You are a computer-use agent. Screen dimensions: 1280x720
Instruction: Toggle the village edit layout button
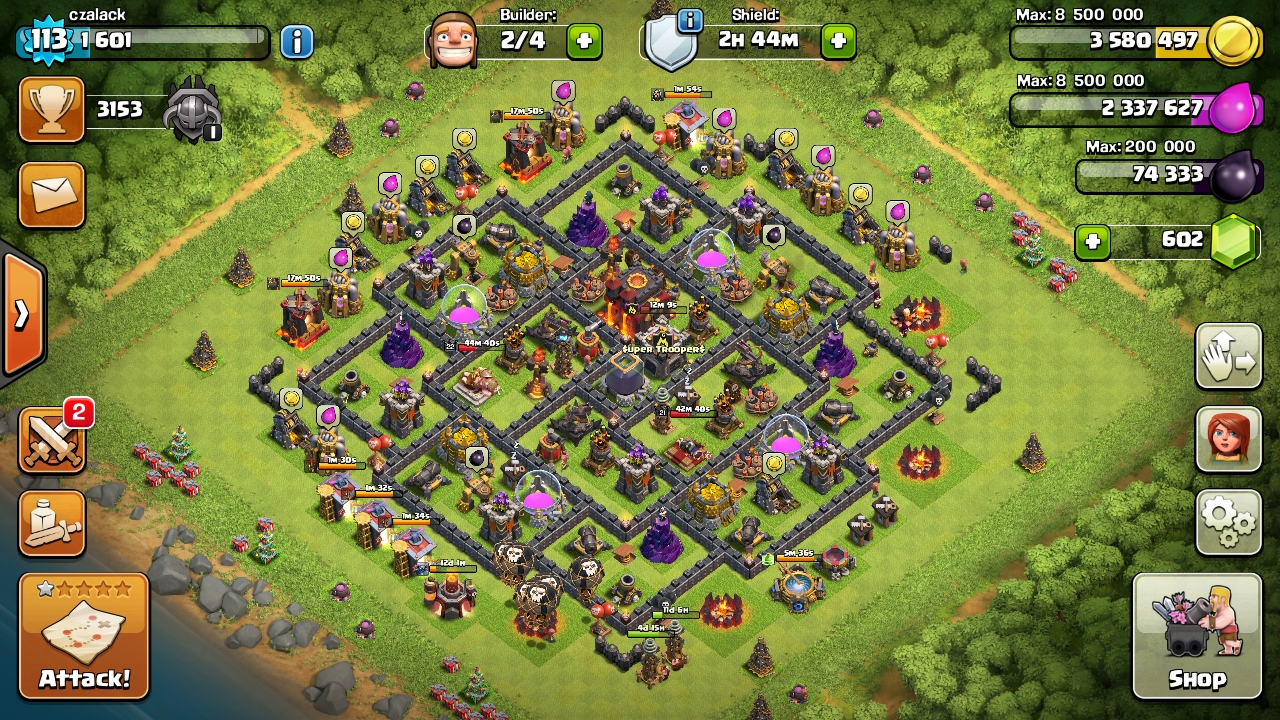pos(1228,357)
